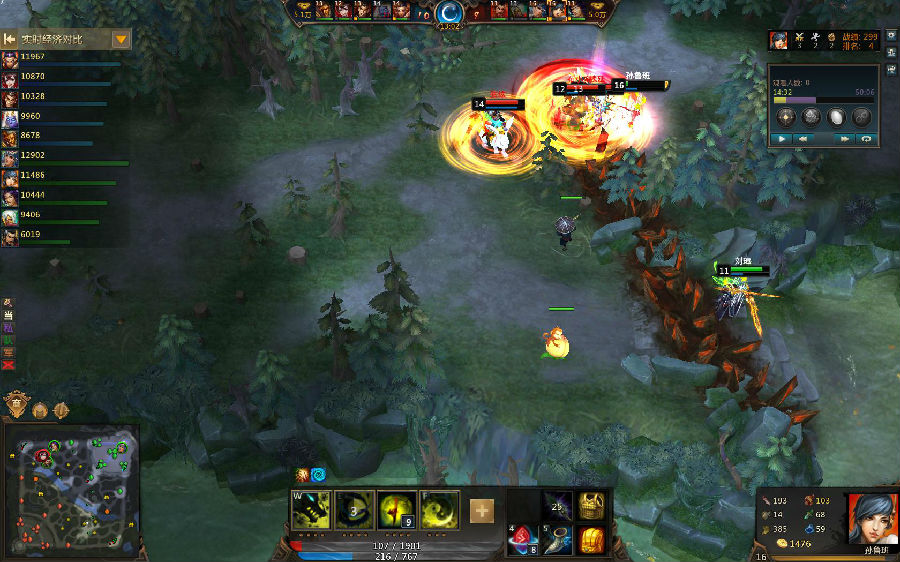This screenshot has width=900, height=562.
Task: Fast-forward the replay
Action: pos(845,139)
